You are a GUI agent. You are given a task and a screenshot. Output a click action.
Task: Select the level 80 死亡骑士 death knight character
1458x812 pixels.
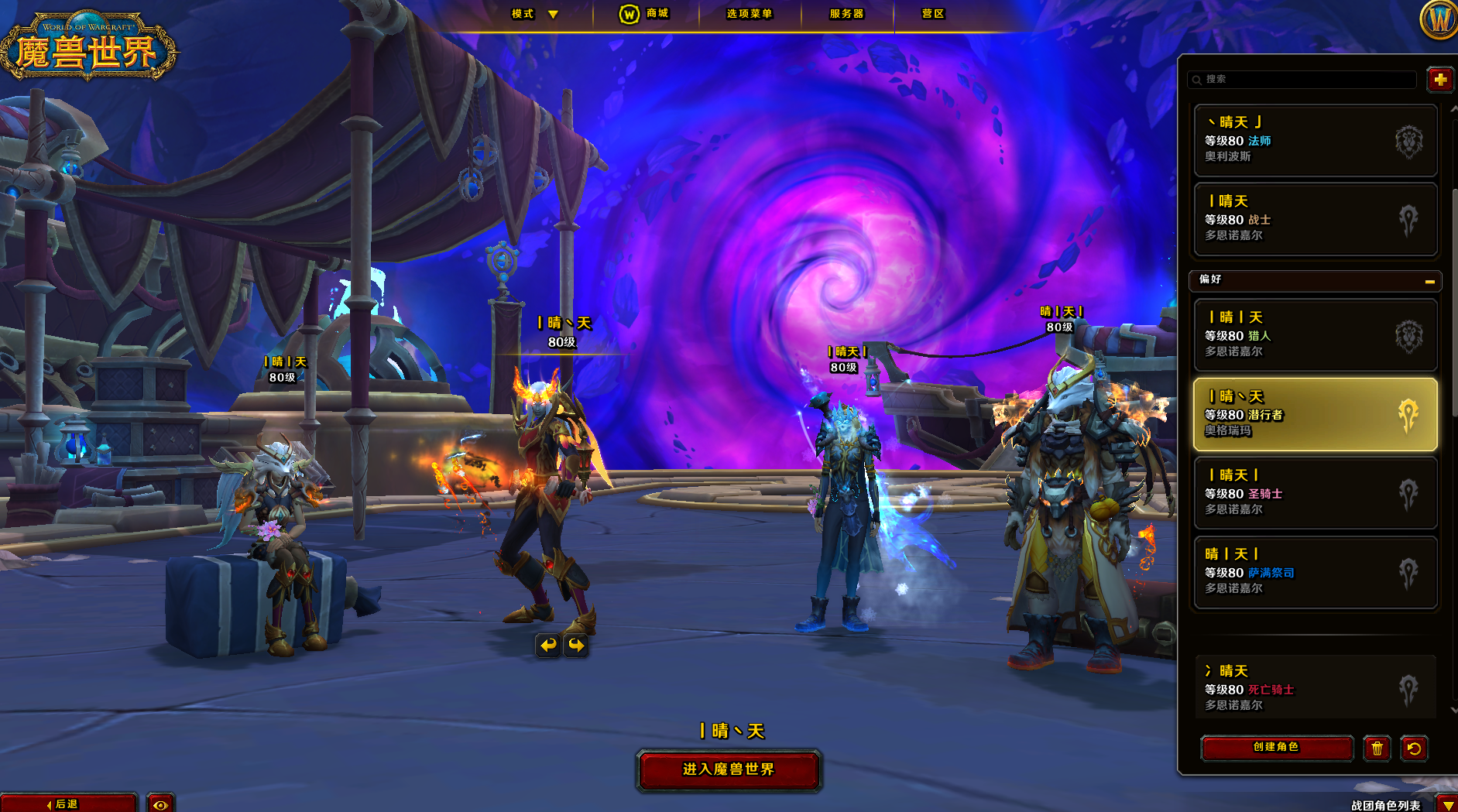pos(1315,688)
